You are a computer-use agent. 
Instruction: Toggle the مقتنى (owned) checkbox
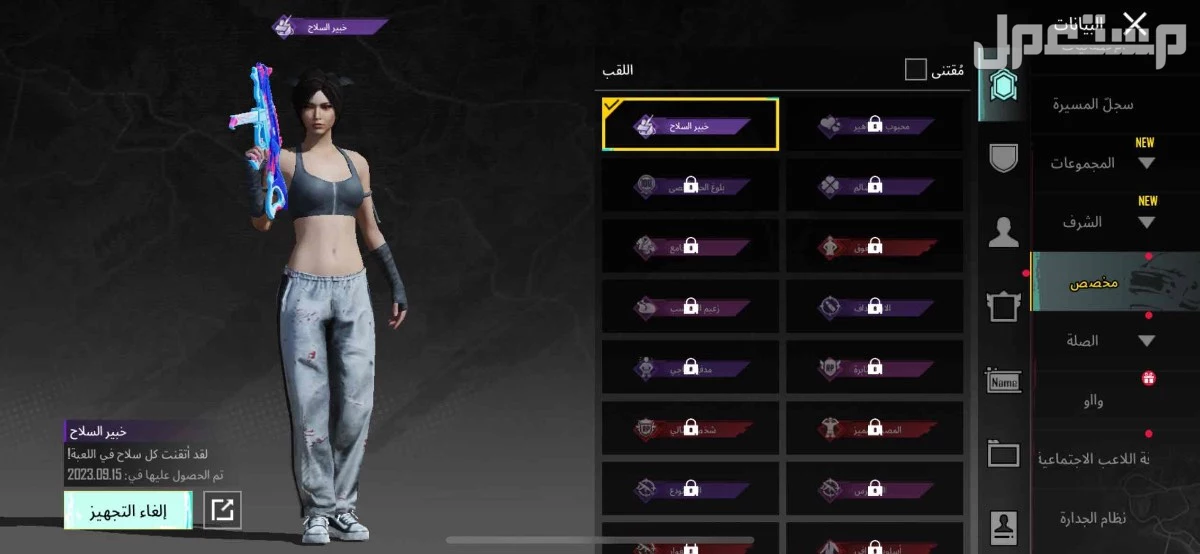tap(915, 69)
